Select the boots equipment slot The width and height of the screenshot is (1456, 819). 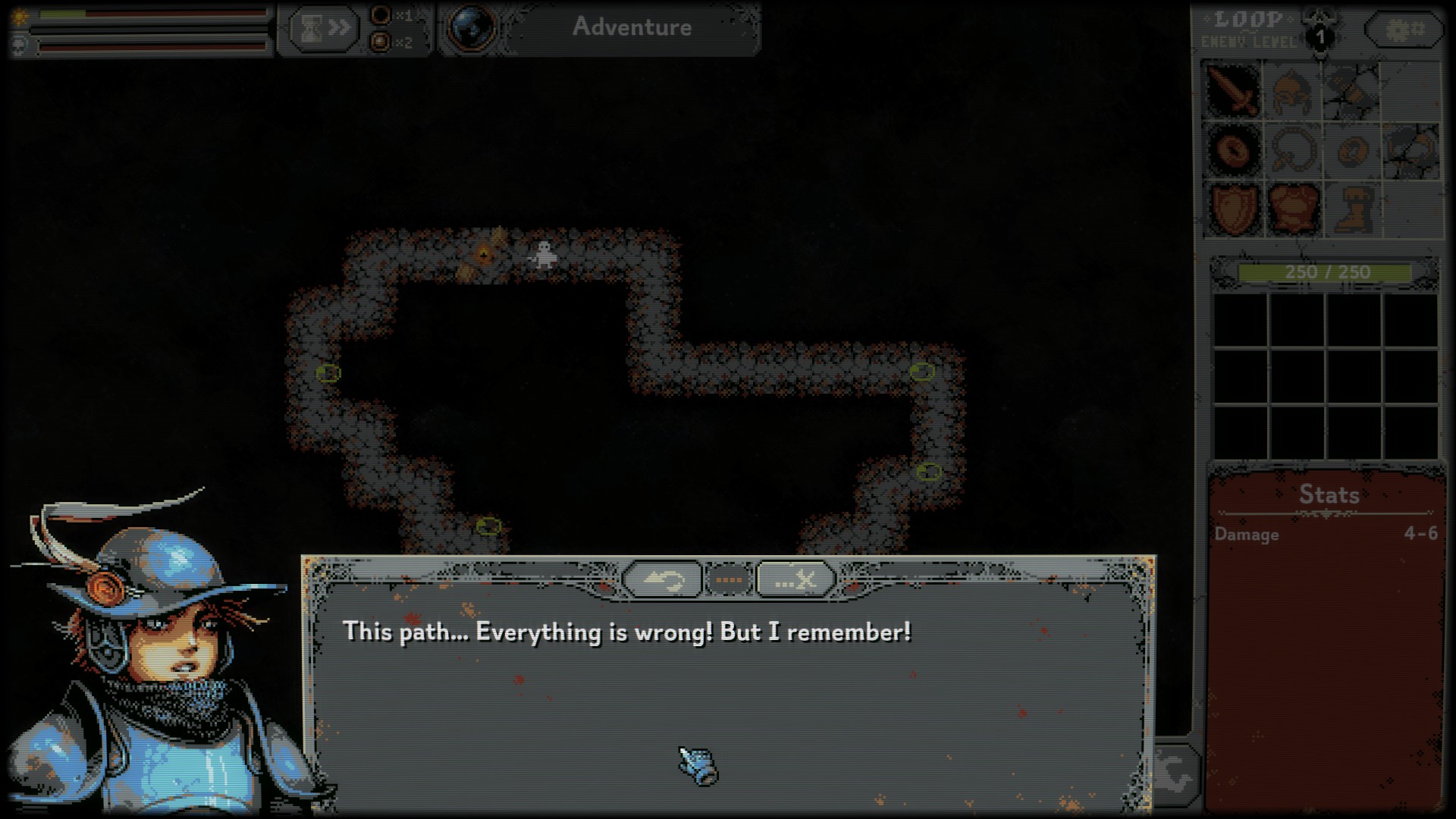pos(1351,208)
